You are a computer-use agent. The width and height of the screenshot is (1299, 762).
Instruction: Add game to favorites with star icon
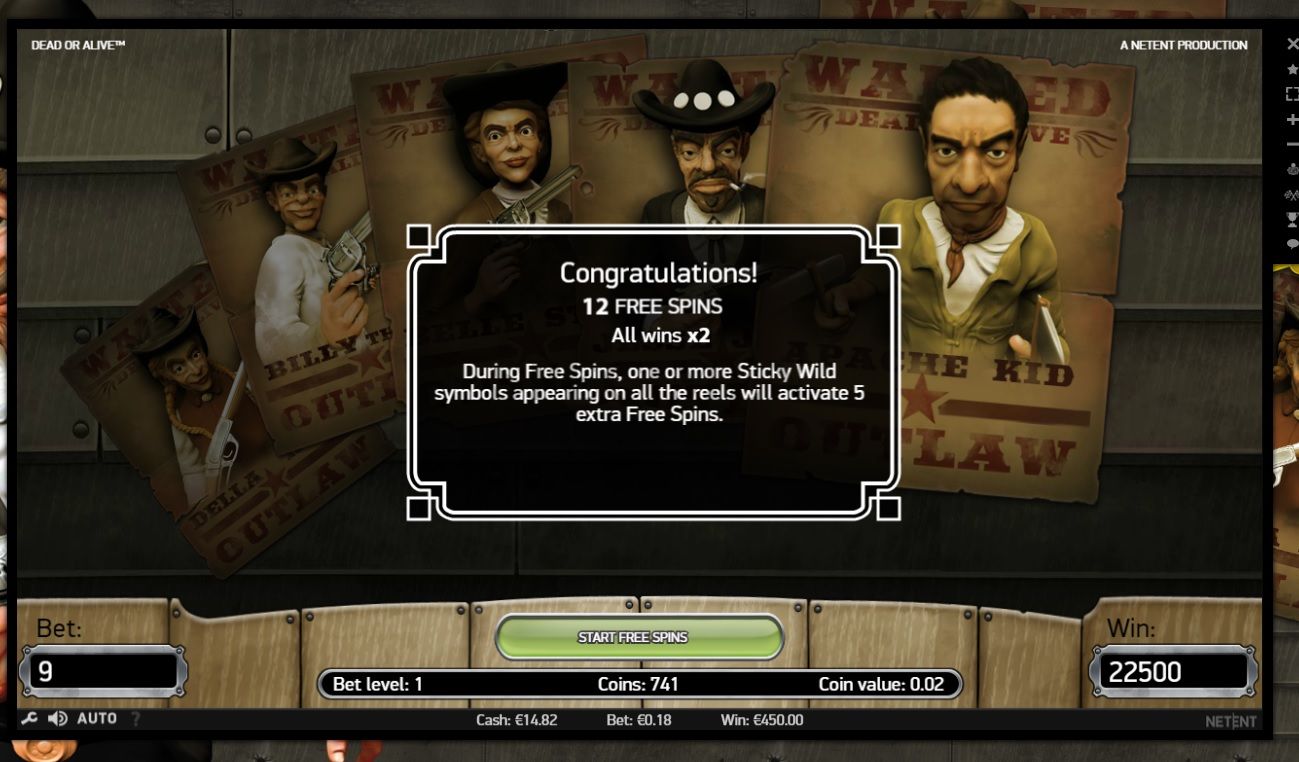[x=1292, y=69]
